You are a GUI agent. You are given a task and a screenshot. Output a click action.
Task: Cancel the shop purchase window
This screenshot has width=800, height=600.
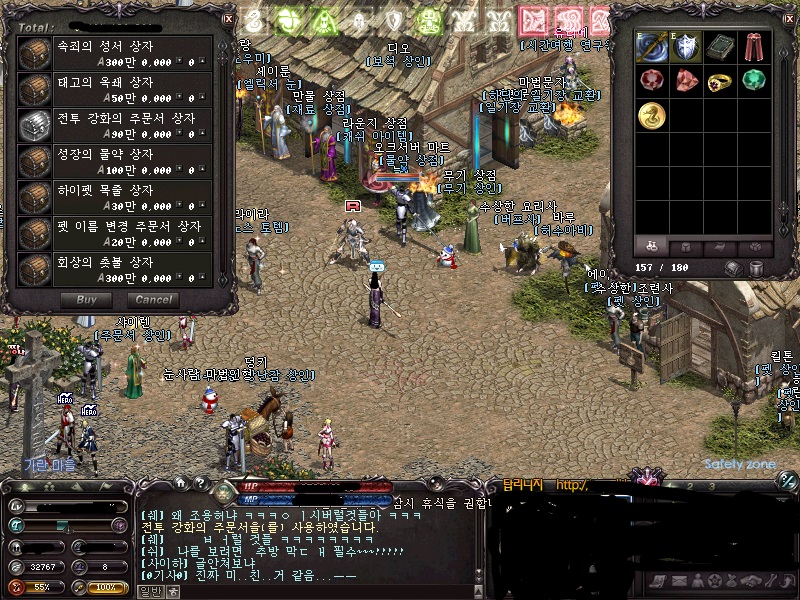tap(153, 299)
